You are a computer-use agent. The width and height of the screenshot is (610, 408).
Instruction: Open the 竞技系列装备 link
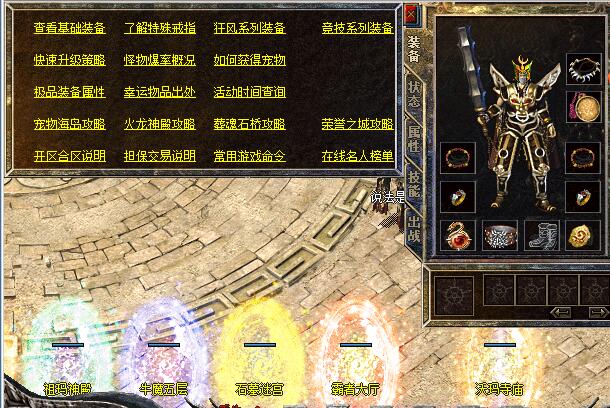(357, 28)
